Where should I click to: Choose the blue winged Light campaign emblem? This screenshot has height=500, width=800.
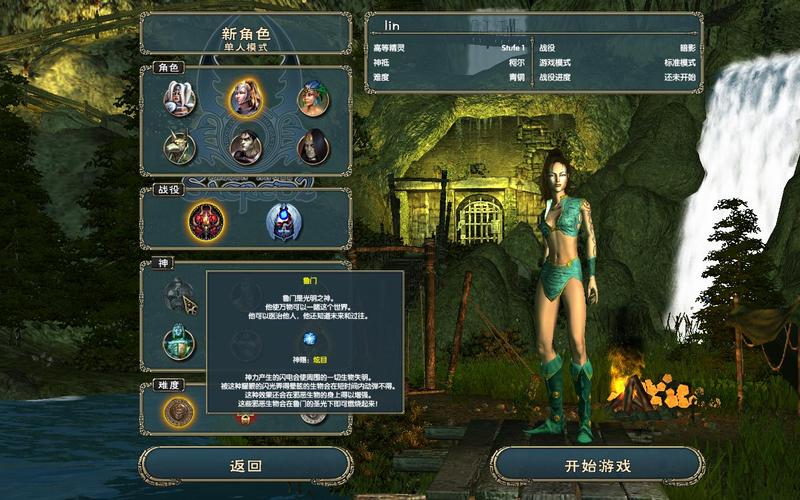coord(284,221)
